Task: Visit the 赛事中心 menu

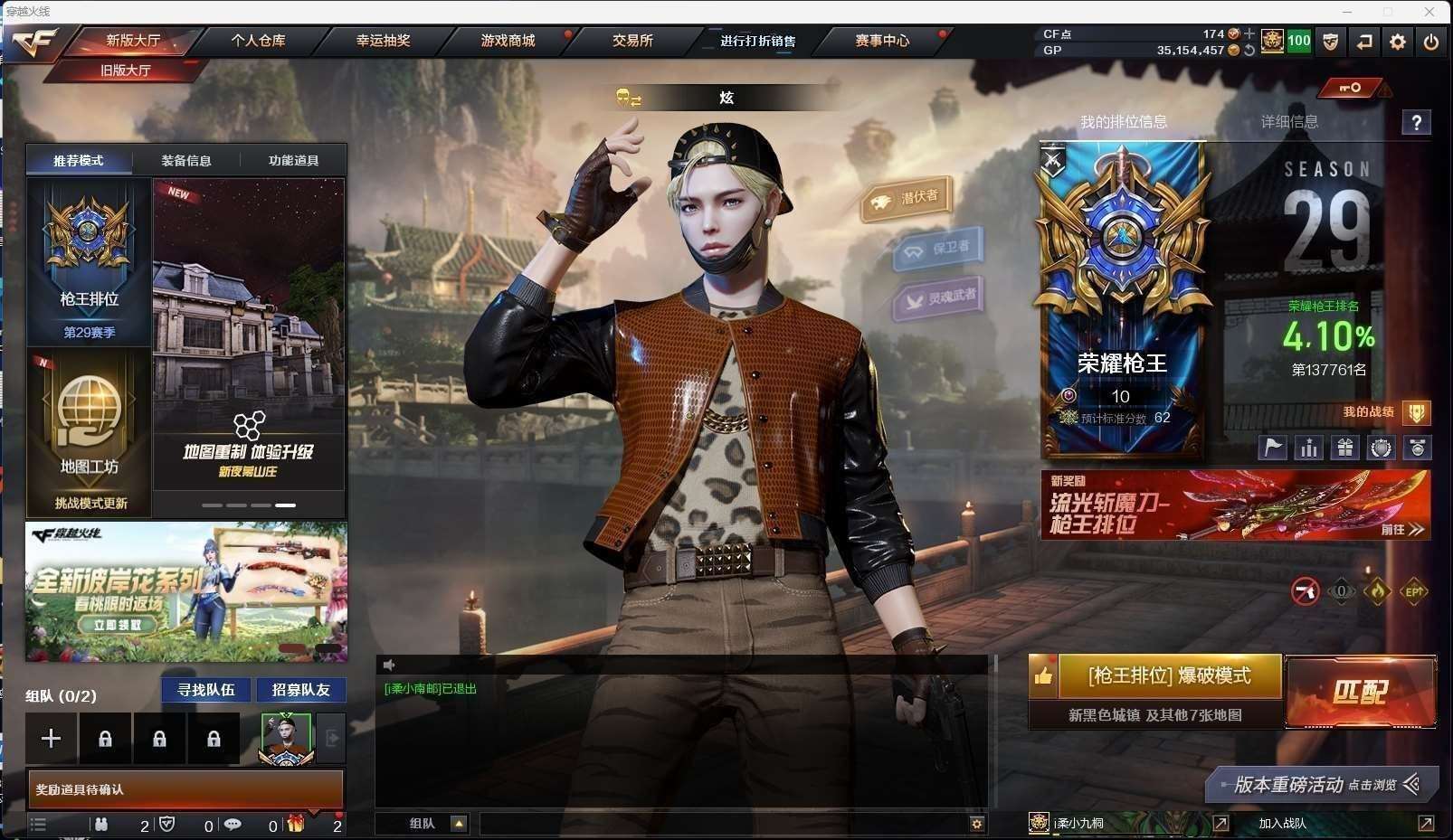Action: (882, 41)
